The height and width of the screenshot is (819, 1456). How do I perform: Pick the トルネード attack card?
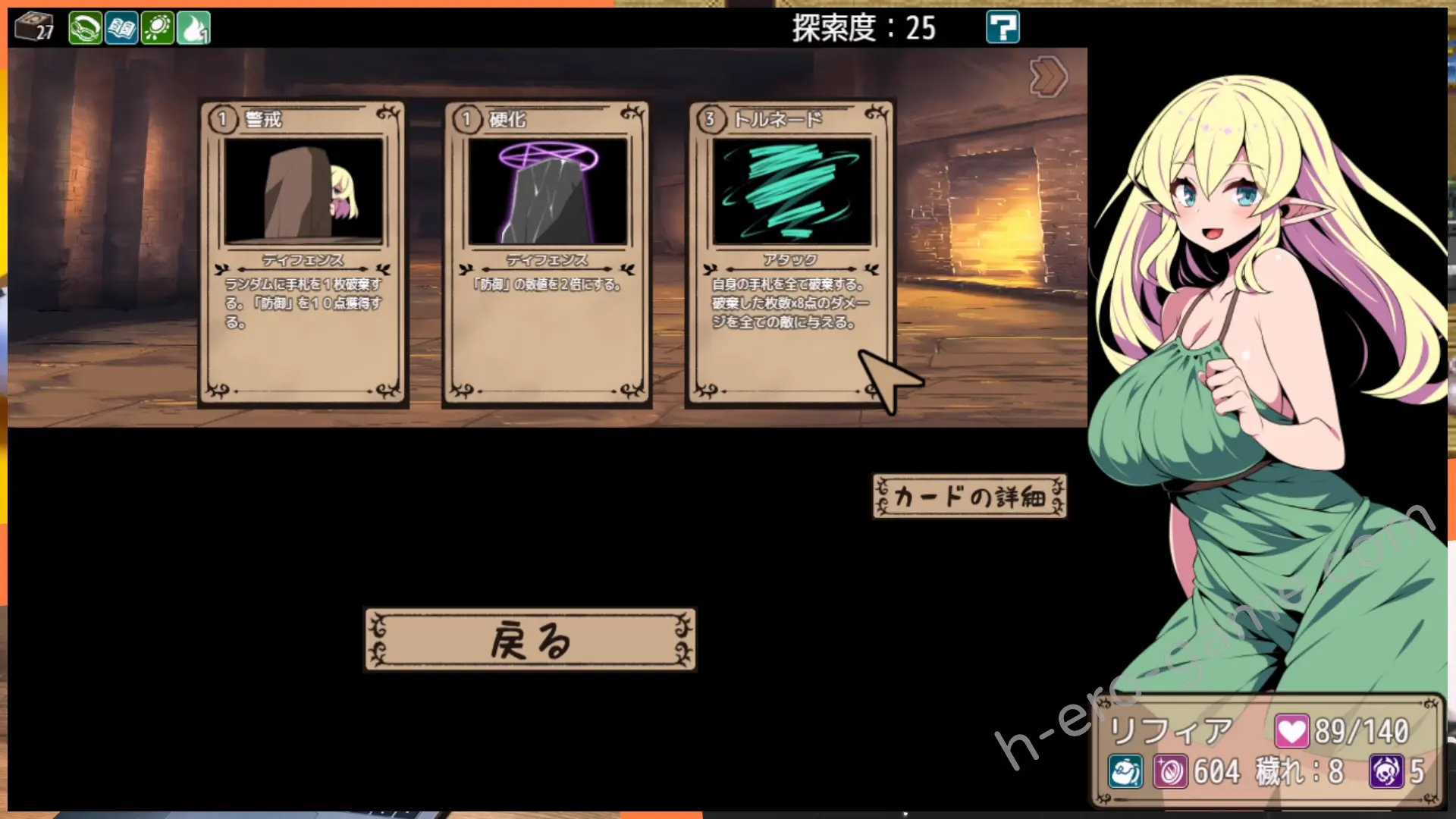click(x=790, y=254)
